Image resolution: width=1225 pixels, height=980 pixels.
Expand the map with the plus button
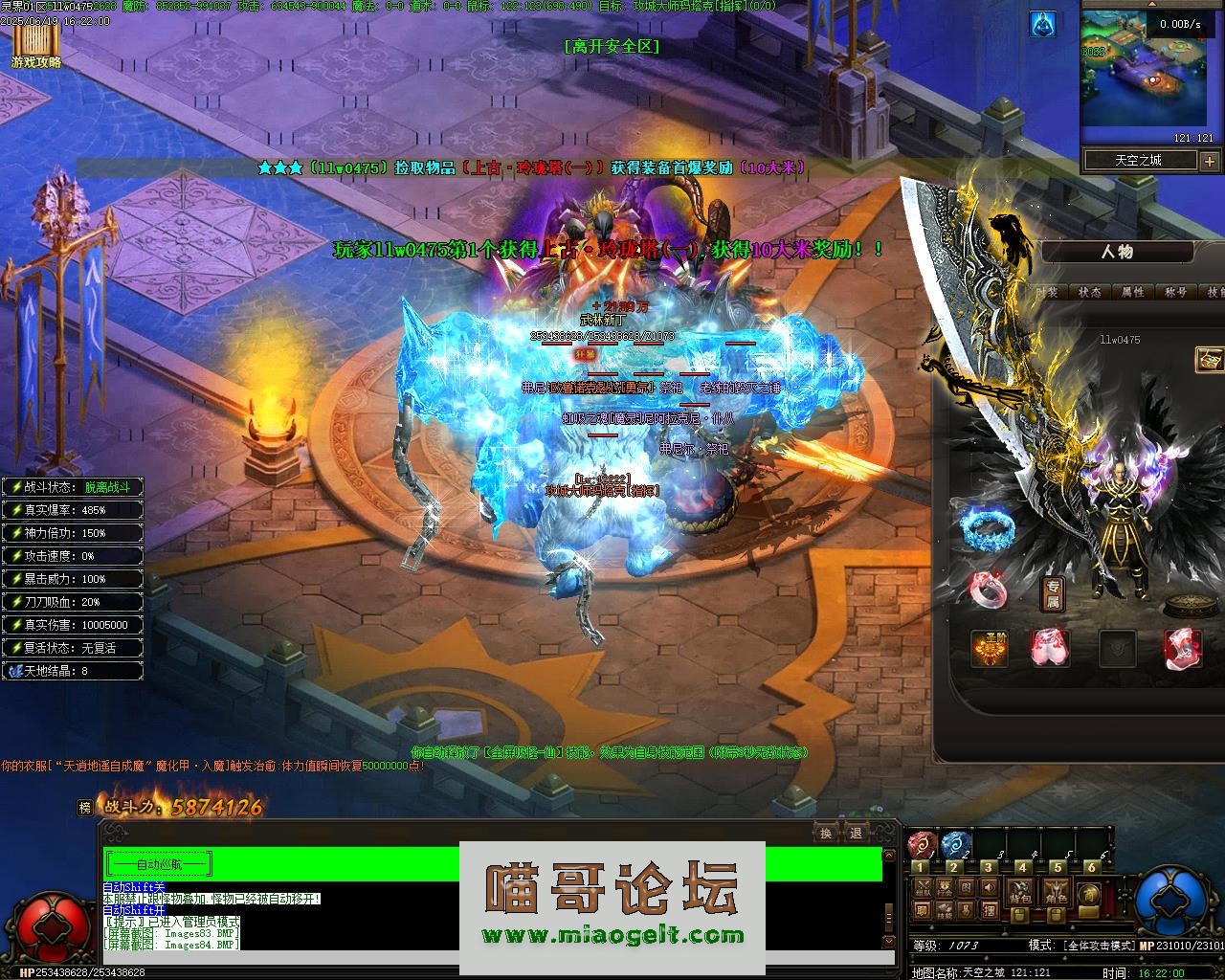(1209, 161)
